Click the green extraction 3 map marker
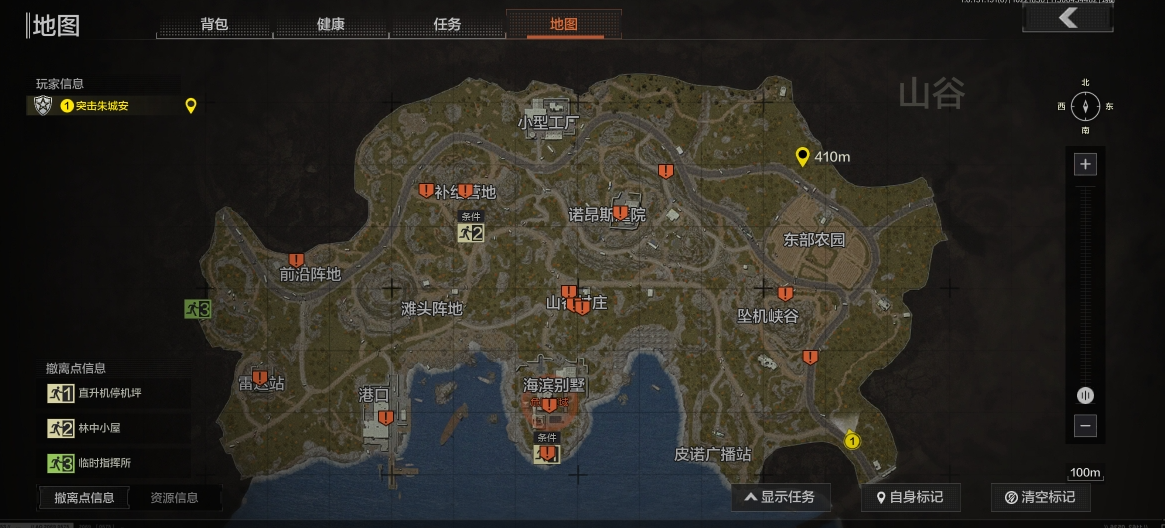The image size is (1165, 528). coord(197,309)
